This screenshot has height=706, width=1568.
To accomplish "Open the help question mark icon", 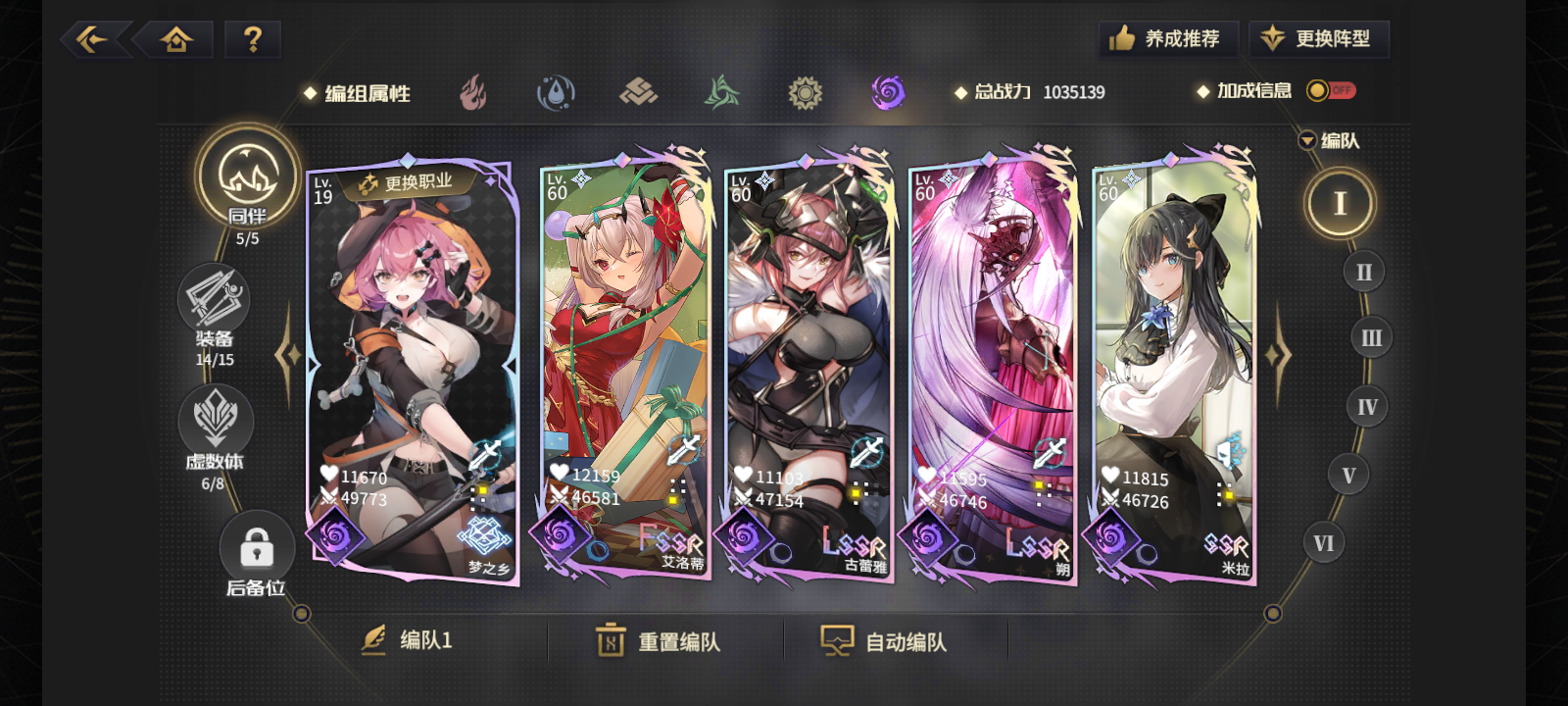I will [253, 39].
